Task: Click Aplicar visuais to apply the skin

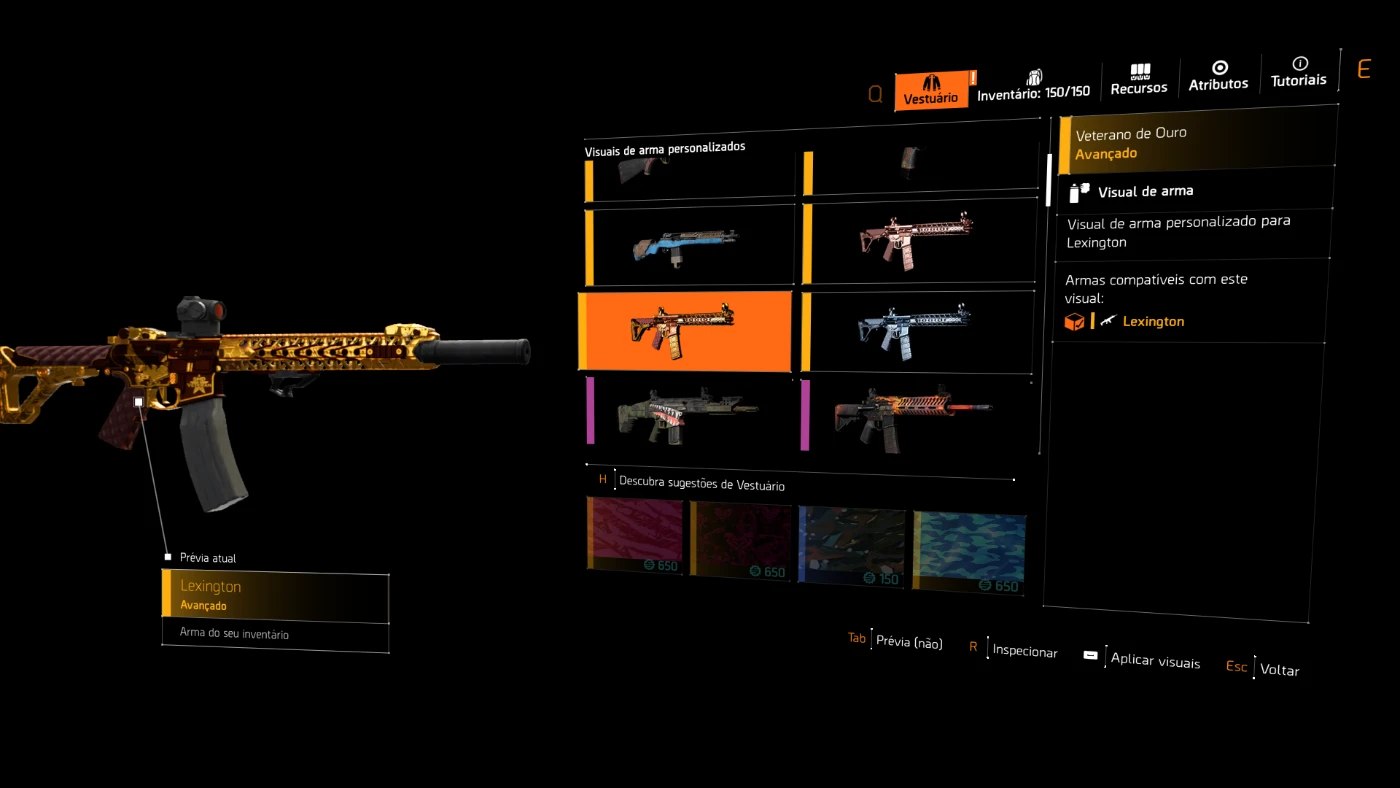Action: coord(1154,660)
